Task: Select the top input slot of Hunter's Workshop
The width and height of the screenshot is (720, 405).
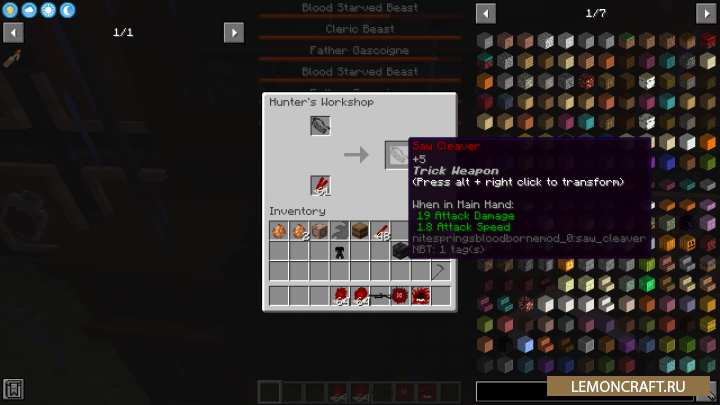Action: pos(320,126)
